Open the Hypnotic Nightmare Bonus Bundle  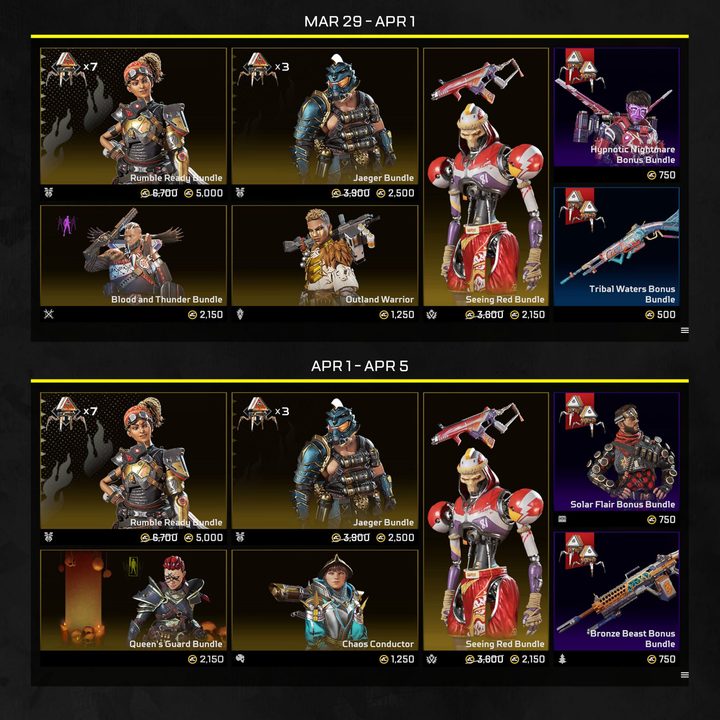tap(616, 108)
